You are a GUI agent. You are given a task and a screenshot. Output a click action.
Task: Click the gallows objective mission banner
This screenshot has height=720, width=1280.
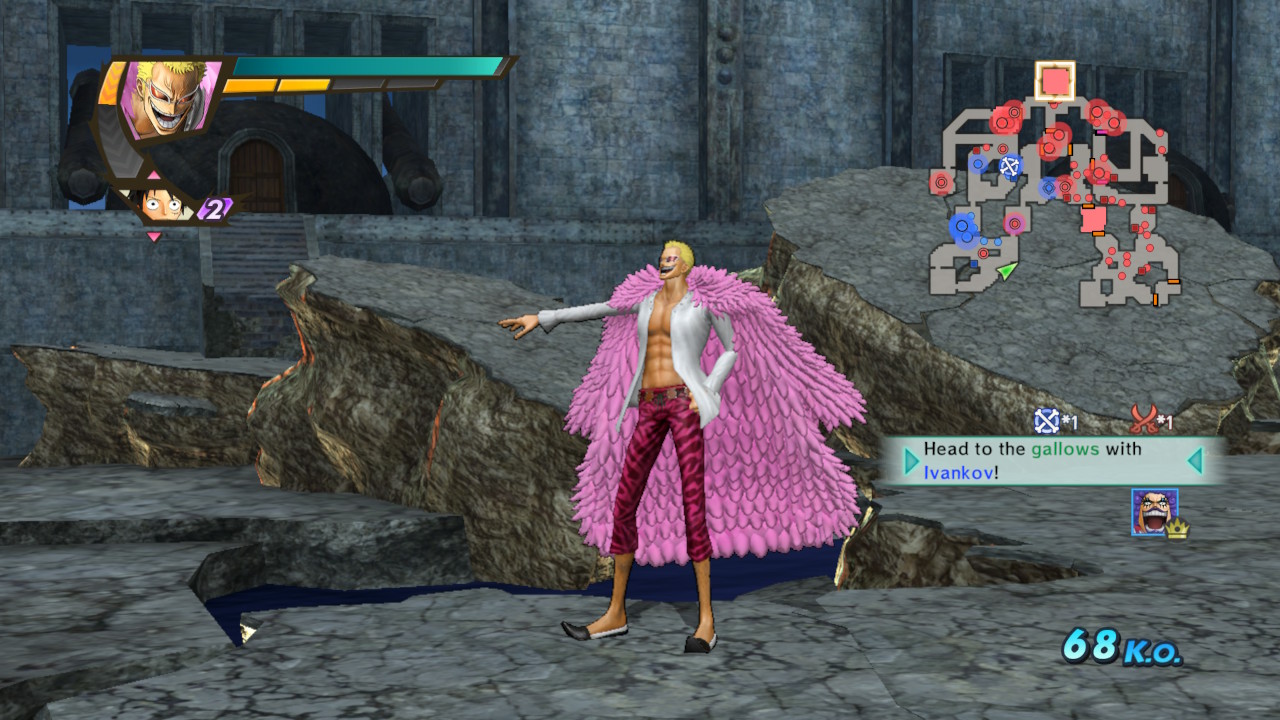[x=1052, y=461]
